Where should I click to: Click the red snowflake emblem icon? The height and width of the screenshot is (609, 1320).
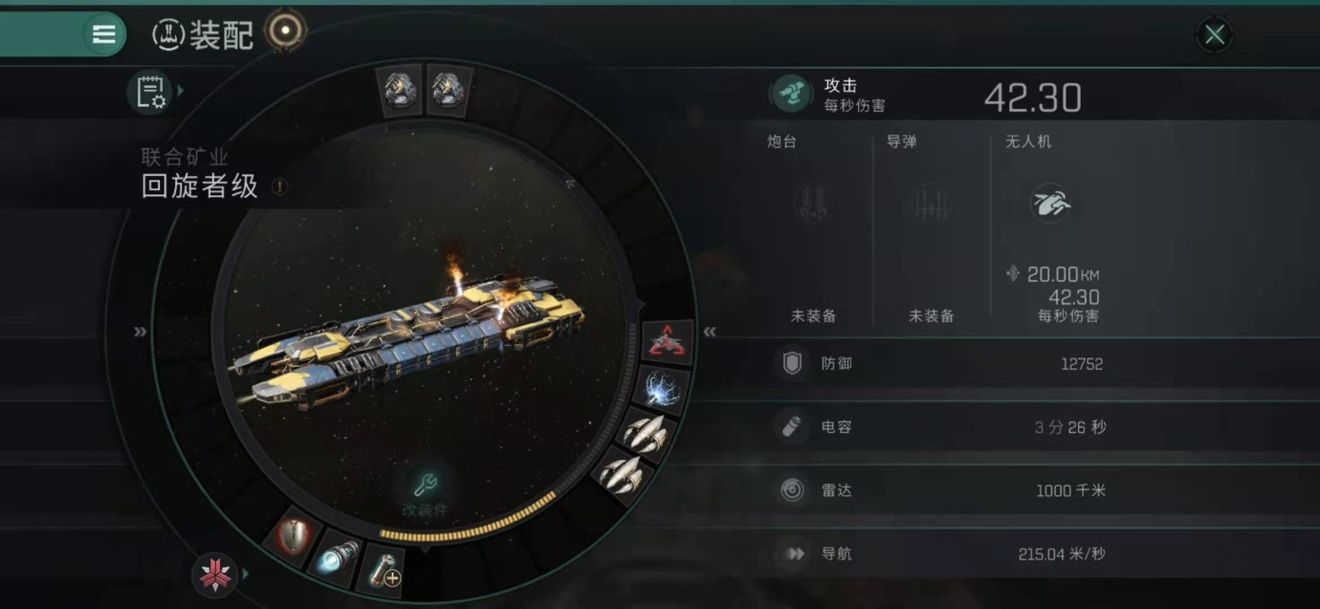click(213, 574)
